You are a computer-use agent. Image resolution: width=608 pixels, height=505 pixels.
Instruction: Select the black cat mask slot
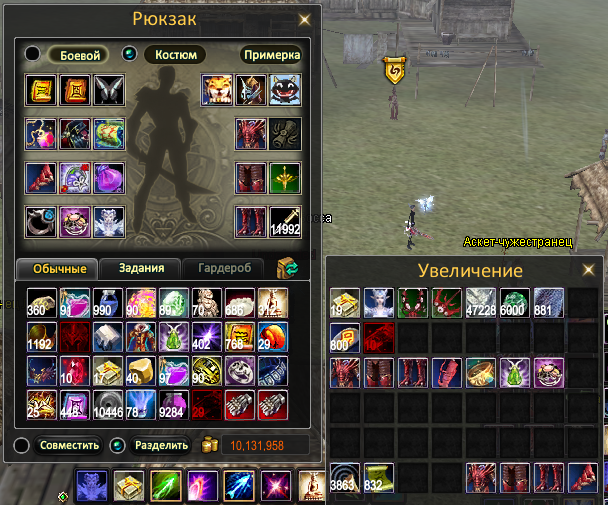click(x=285, y=90)
